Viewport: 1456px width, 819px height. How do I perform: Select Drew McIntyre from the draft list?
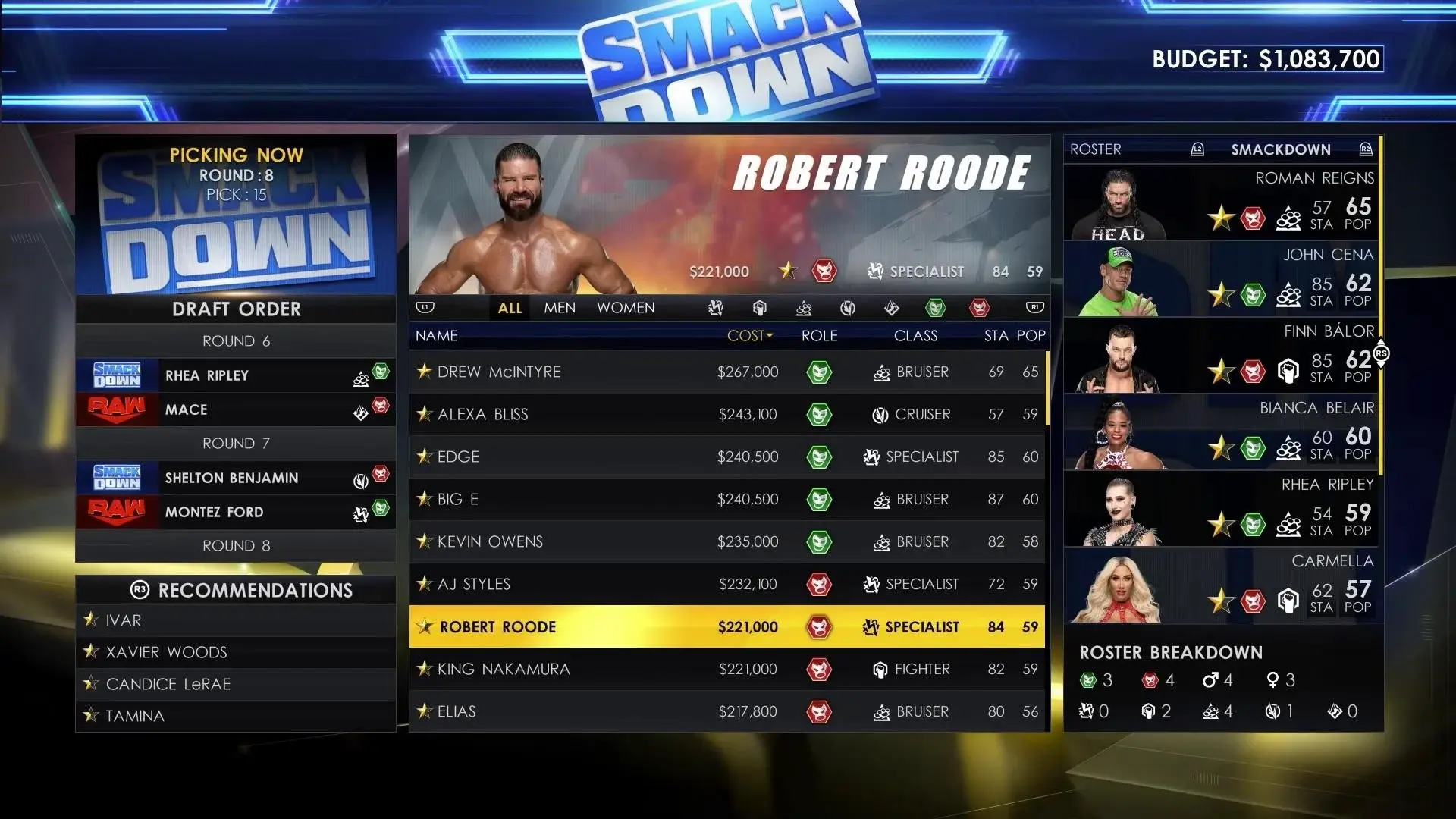(726, 372)
